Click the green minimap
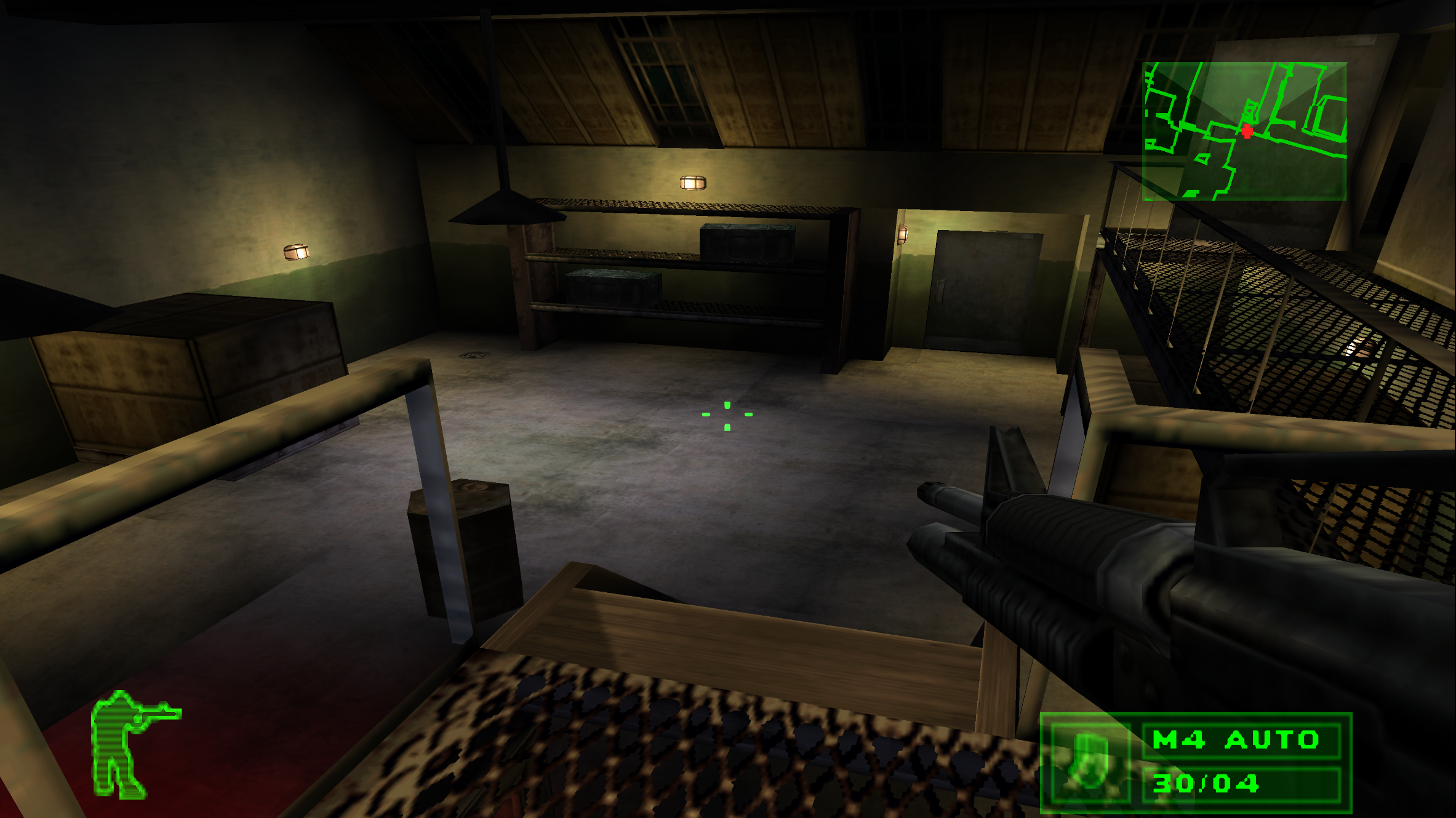Image resolution: width=1456 pixels, height=818 pixels. 1244,131
